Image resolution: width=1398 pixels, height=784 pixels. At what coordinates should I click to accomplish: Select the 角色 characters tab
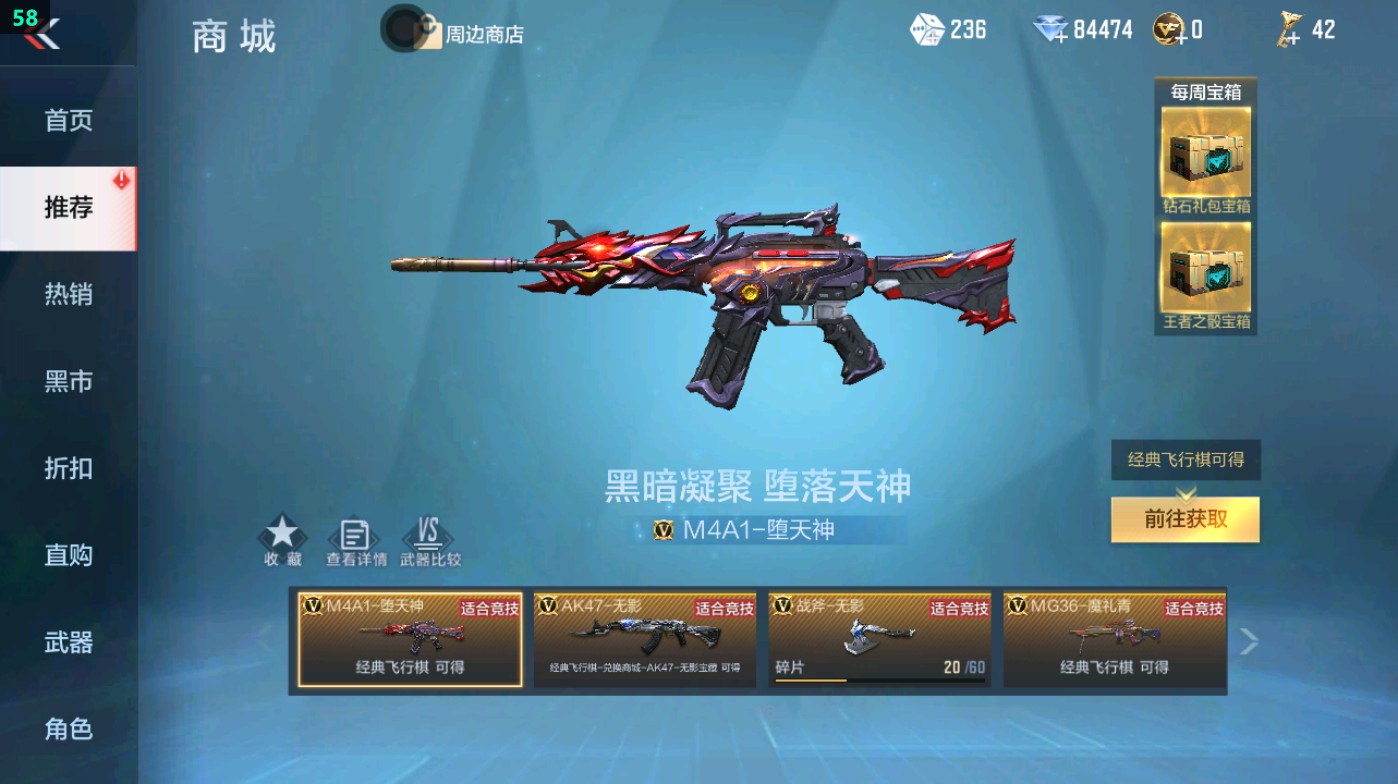tap(69, 731)
